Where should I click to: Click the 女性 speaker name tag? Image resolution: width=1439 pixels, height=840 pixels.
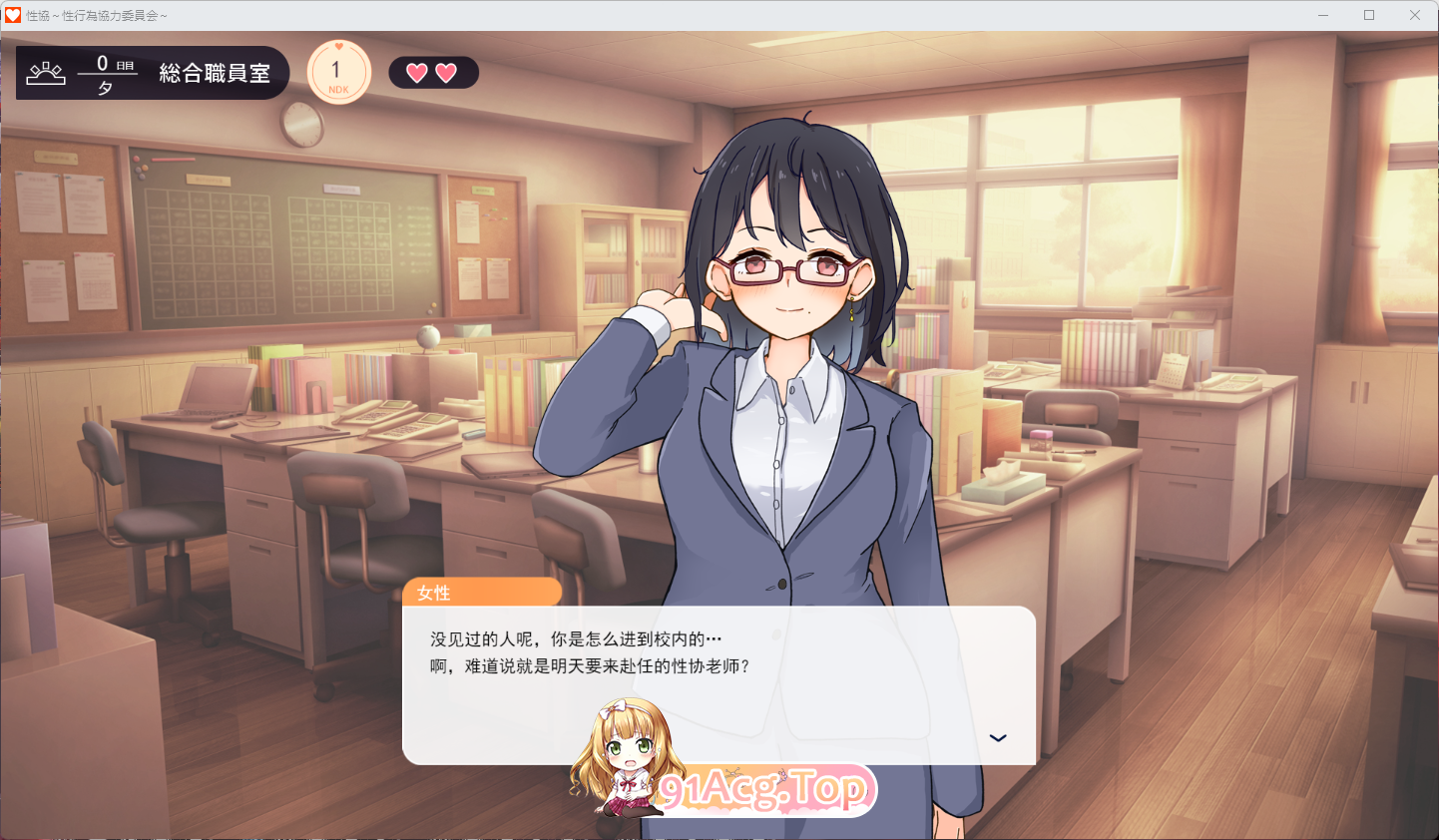pyautogui.click(x=433, y=593)
